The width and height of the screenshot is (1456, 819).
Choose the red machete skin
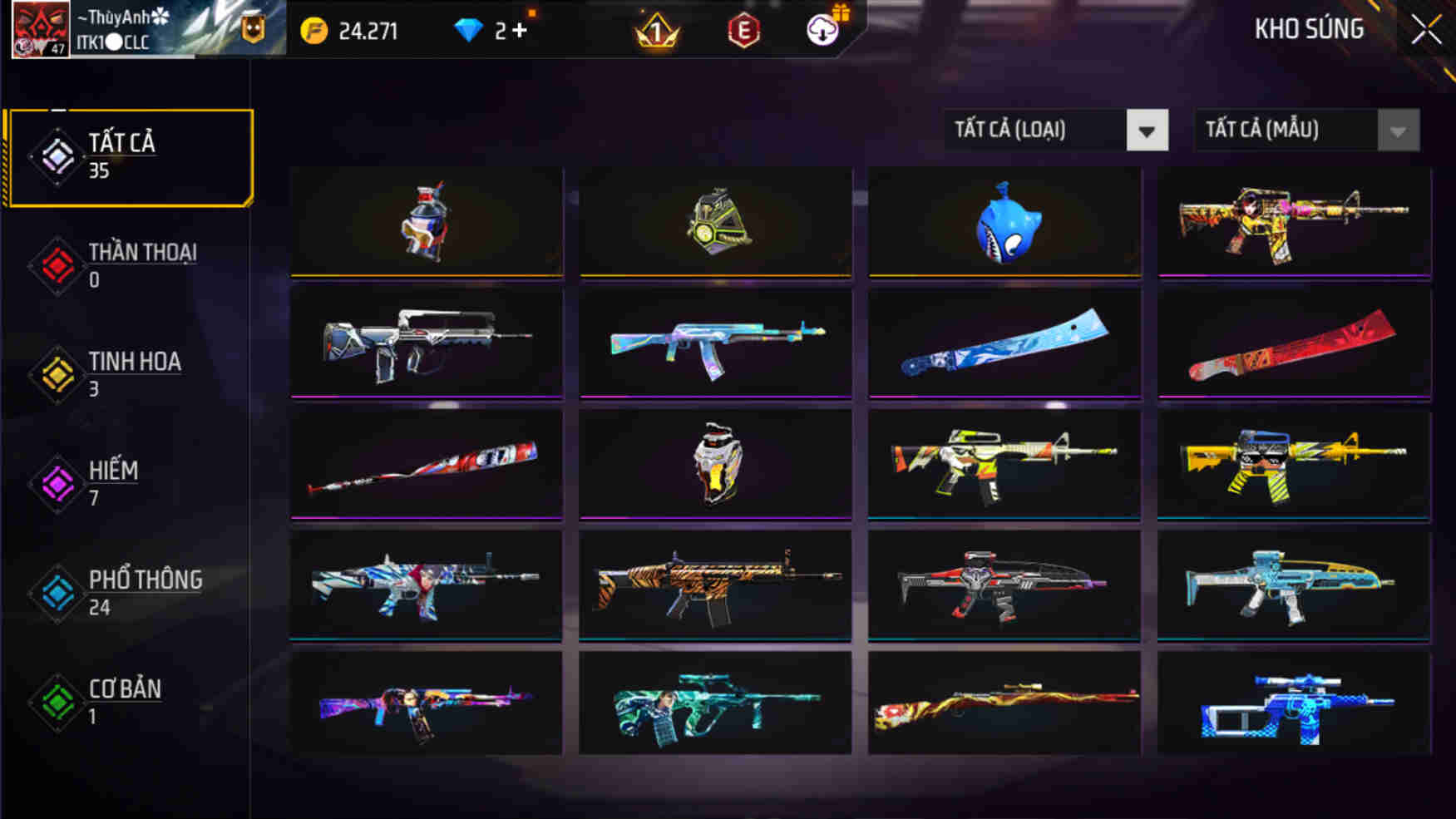(1294, 343)
